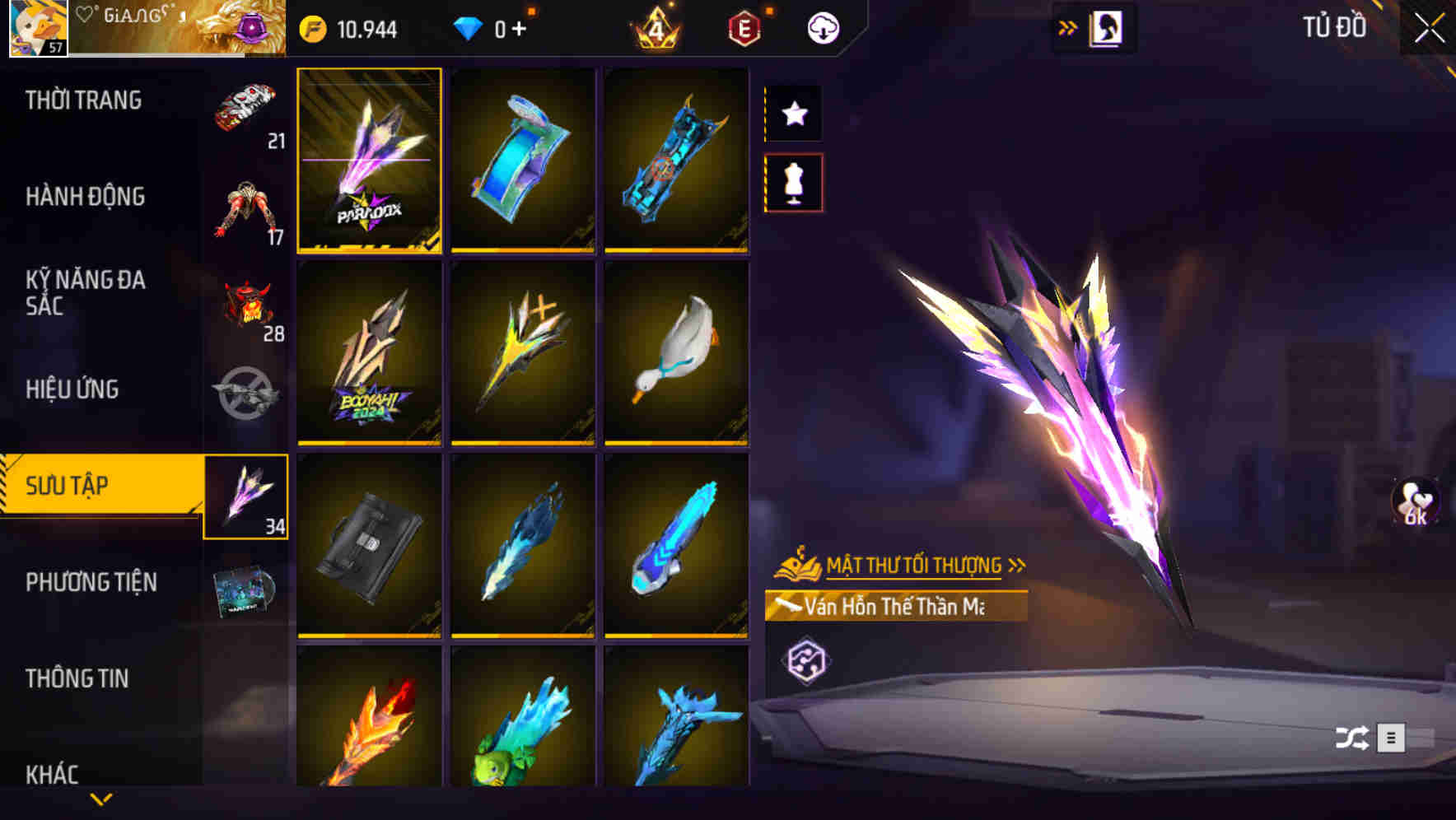1456x820 pixels.
Task: Expand more categories with the bottom chevron arrow
Action: 100,799
